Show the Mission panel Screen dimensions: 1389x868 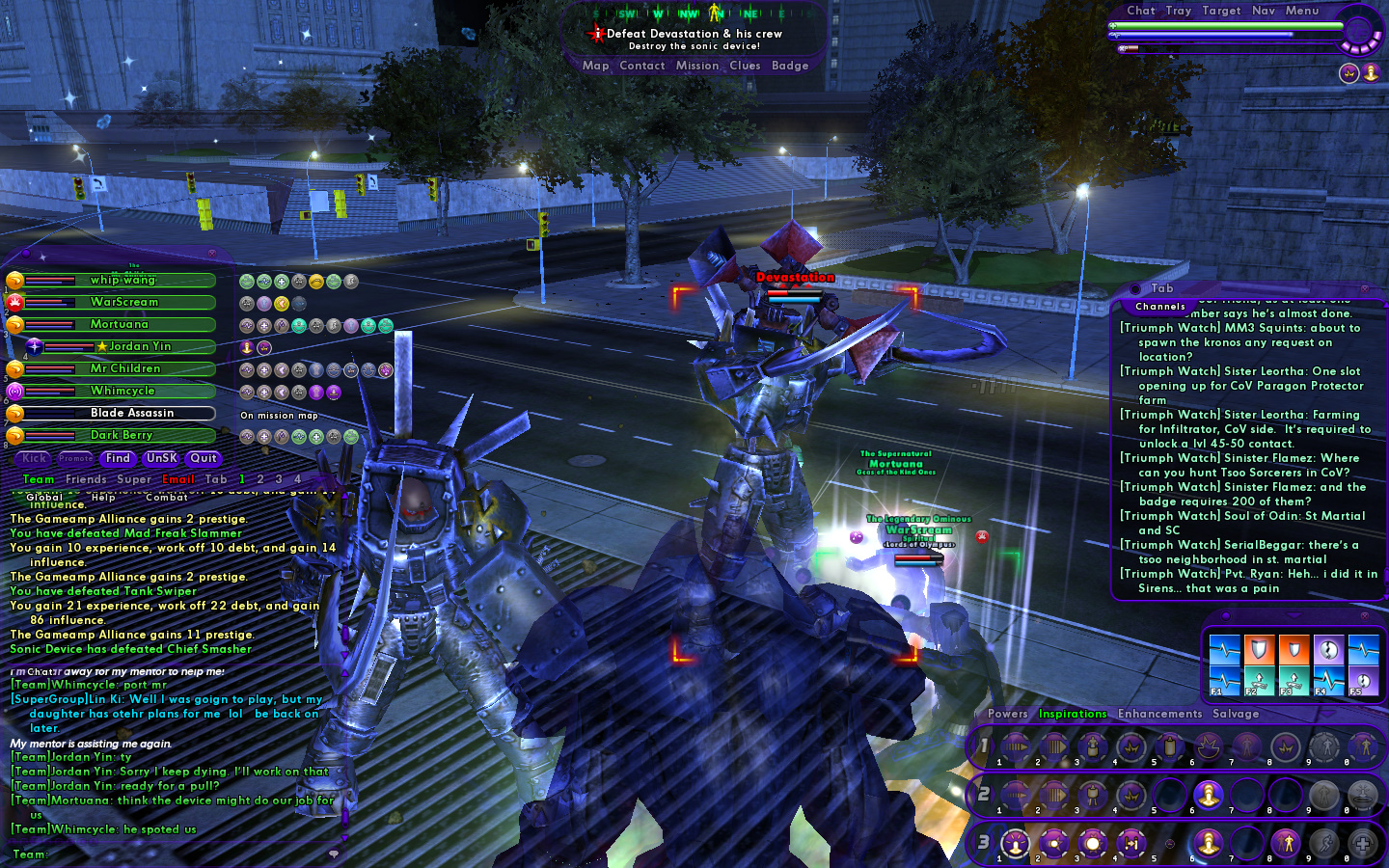pyautogui.click(x=696, y=66)
